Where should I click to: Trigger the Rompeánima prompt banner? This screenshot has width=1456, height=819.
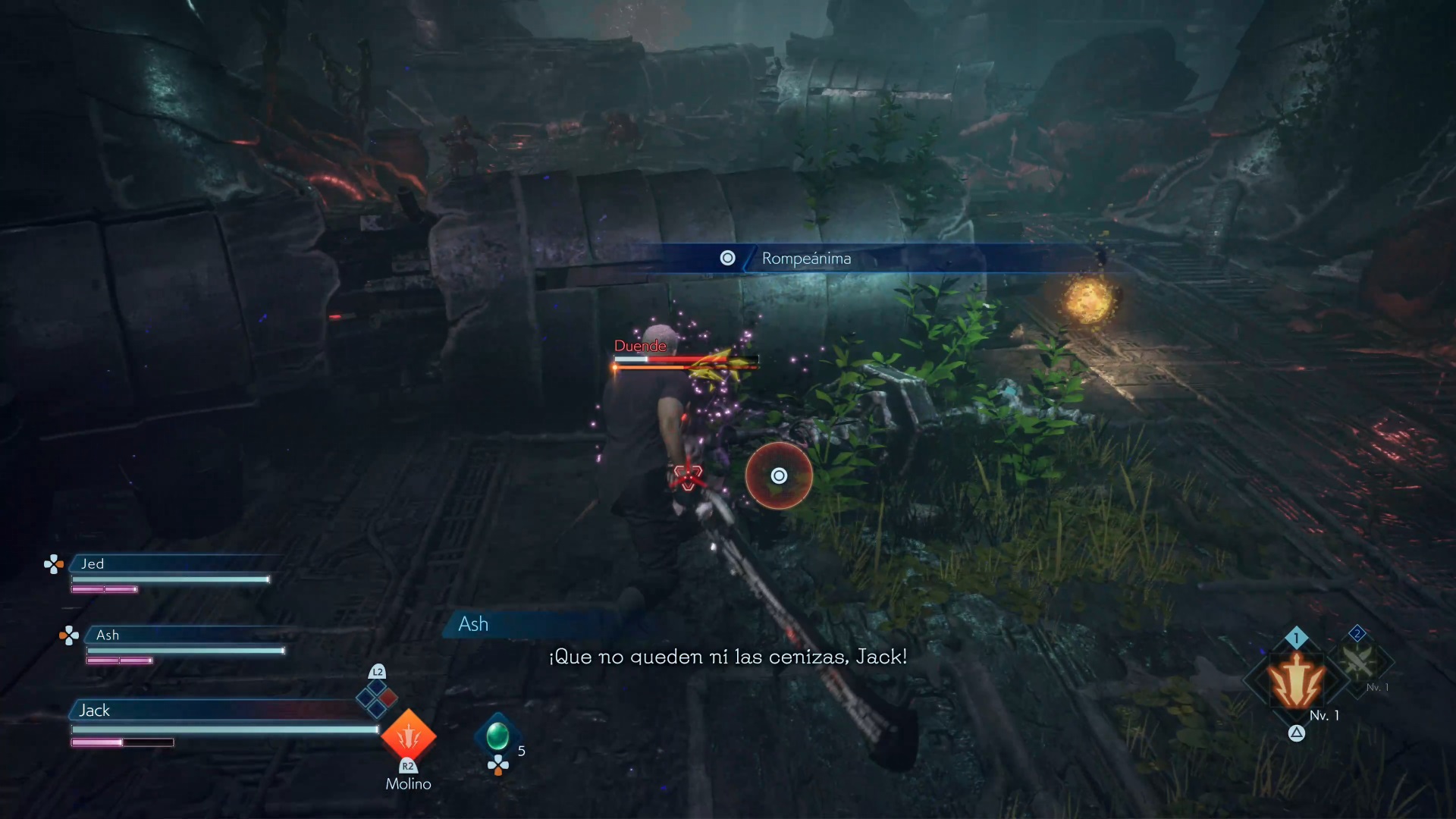(x=805, y=259)
